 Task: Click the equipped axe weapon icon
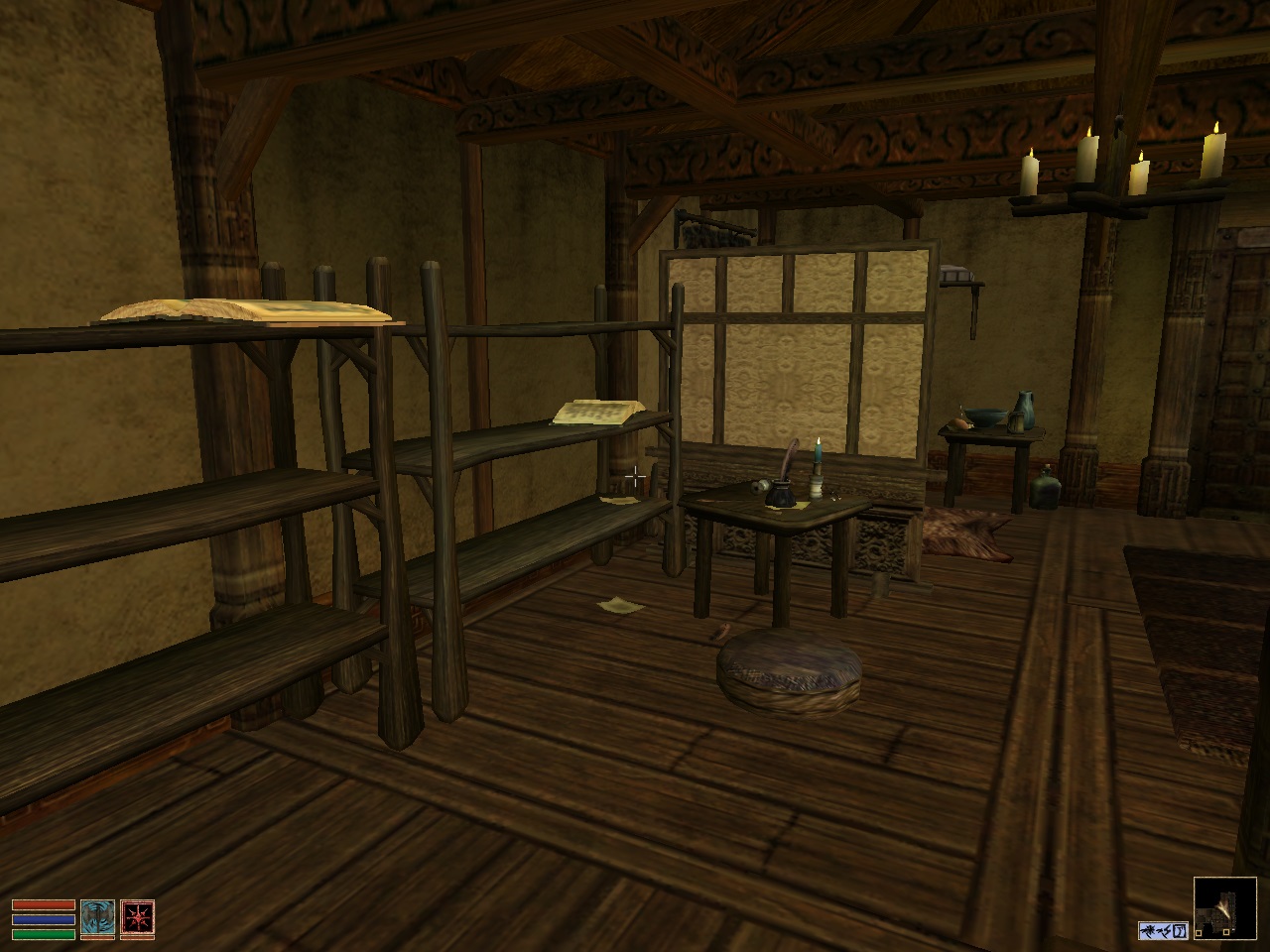tap(98, 918)
